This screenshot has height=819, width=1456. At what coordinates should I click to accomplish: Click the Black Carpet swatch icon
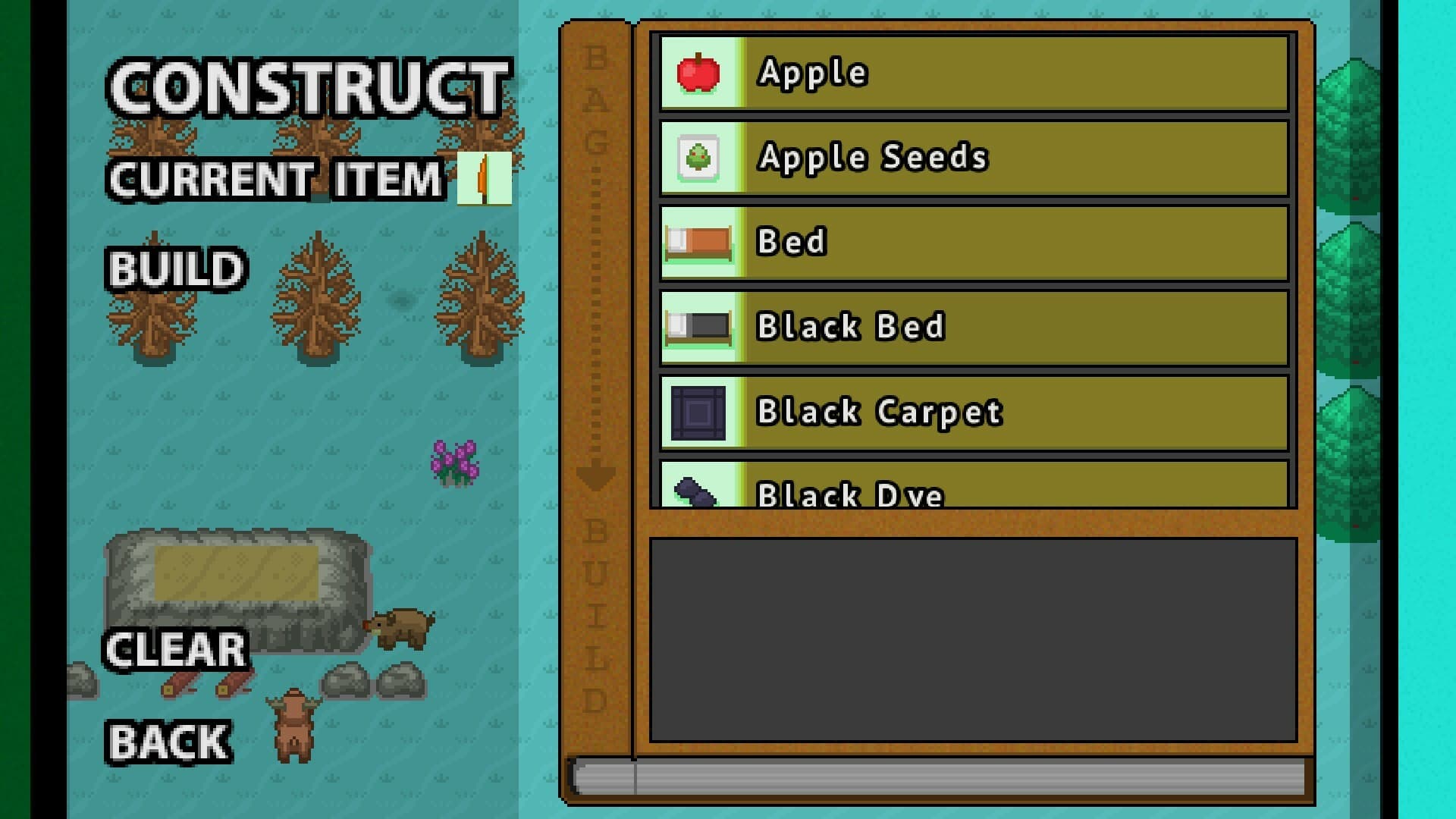[698, 412]
